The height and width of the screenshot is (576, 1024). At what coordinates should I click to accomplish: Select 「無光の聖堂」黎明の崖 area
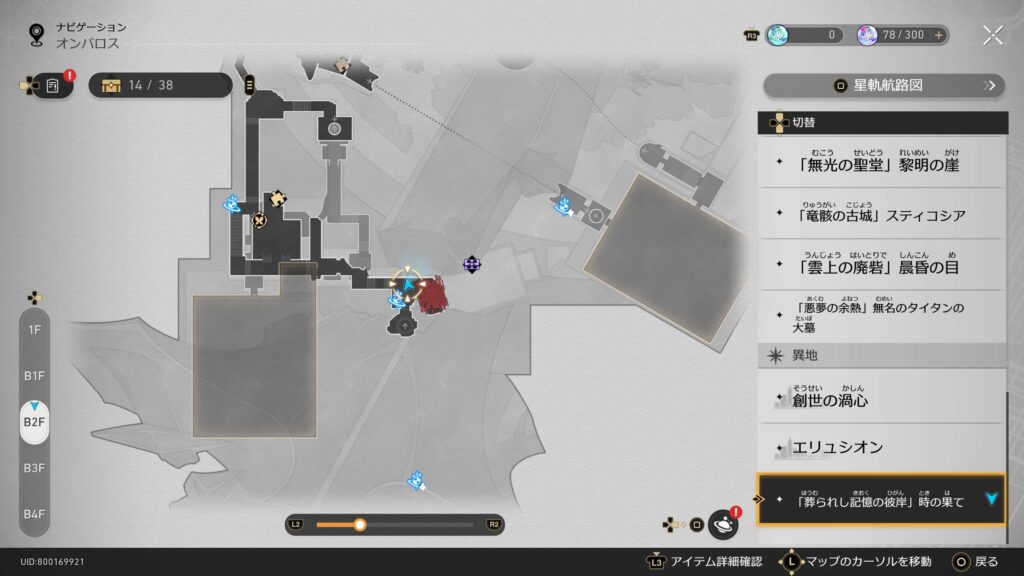click(882, 163)
